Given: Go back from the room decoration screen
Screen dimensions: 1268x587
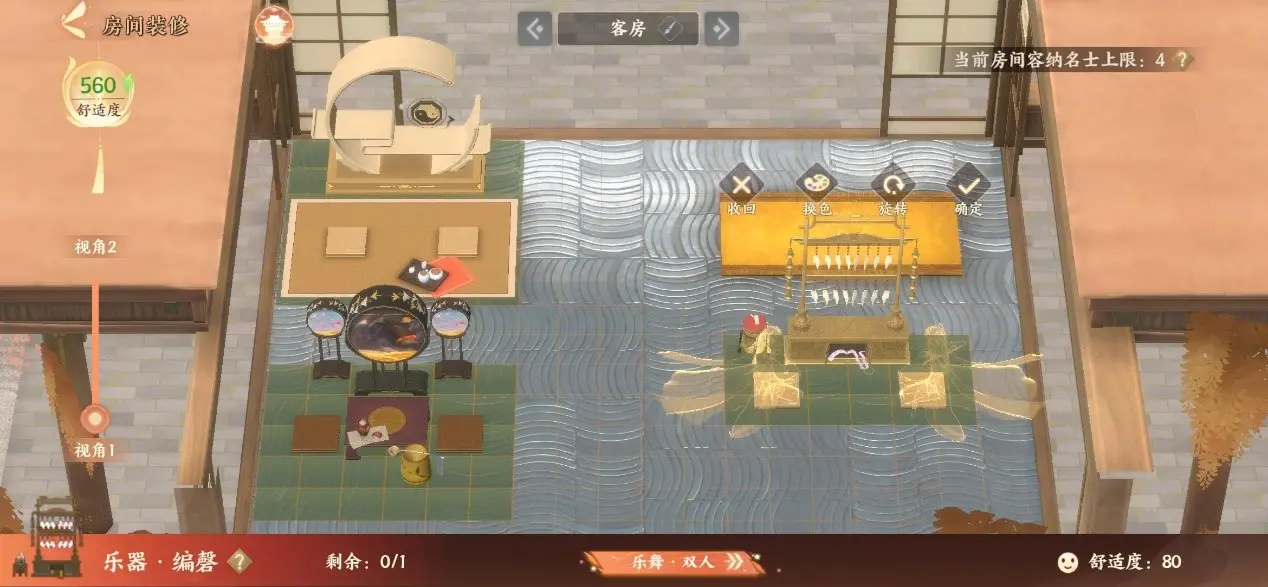Looking at the screenshot, I should [x=72, y=23].
